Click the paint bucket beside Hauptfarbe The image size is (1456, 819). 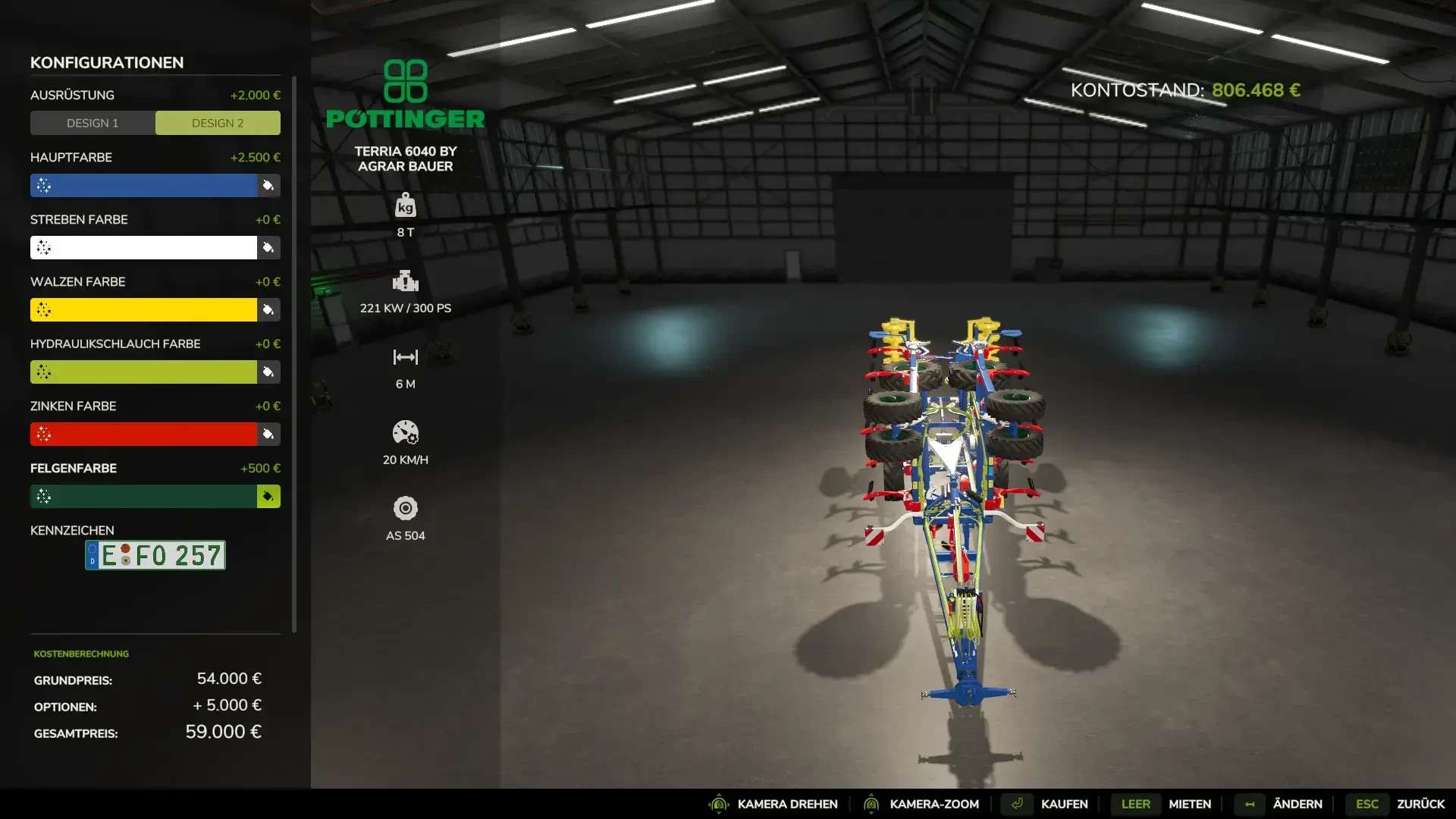click(268, 186)
